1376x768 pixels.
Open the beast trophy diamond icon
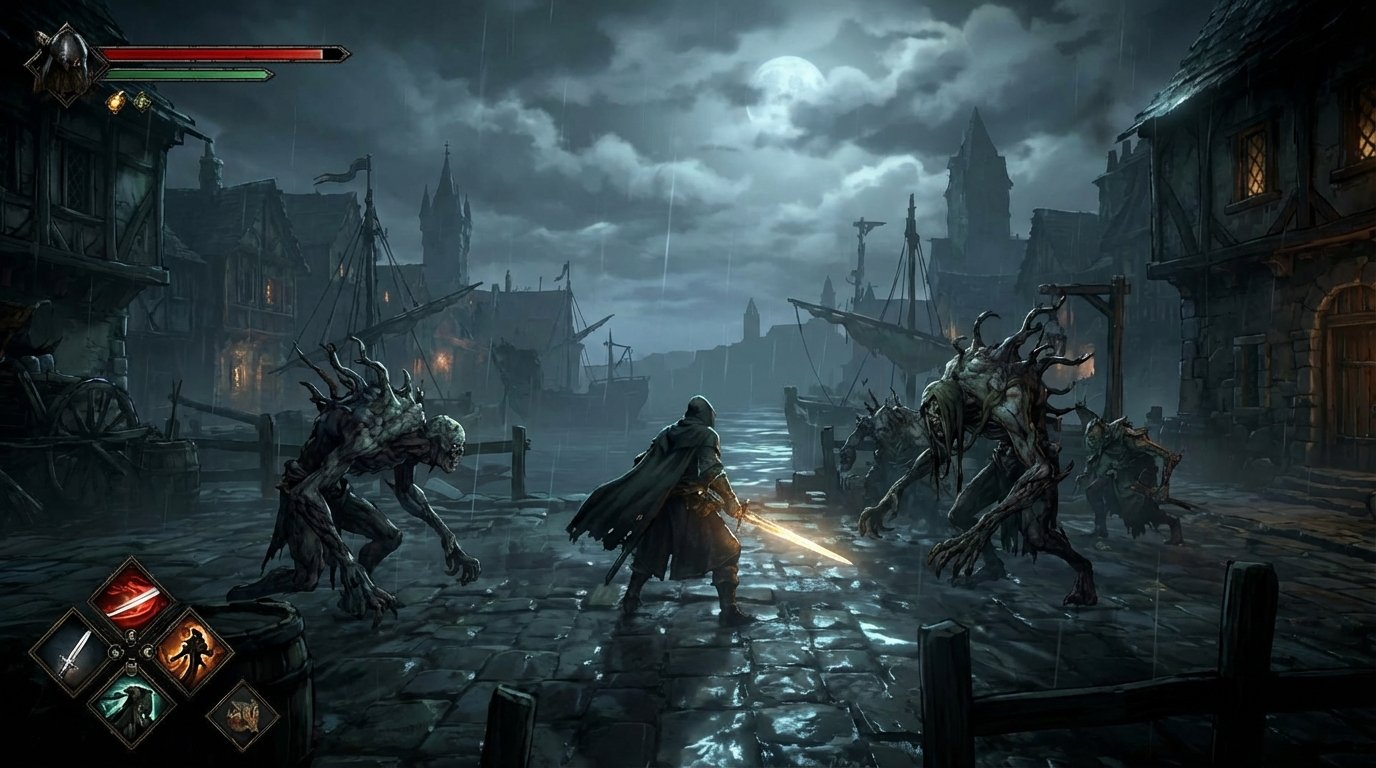coord(245,712)
